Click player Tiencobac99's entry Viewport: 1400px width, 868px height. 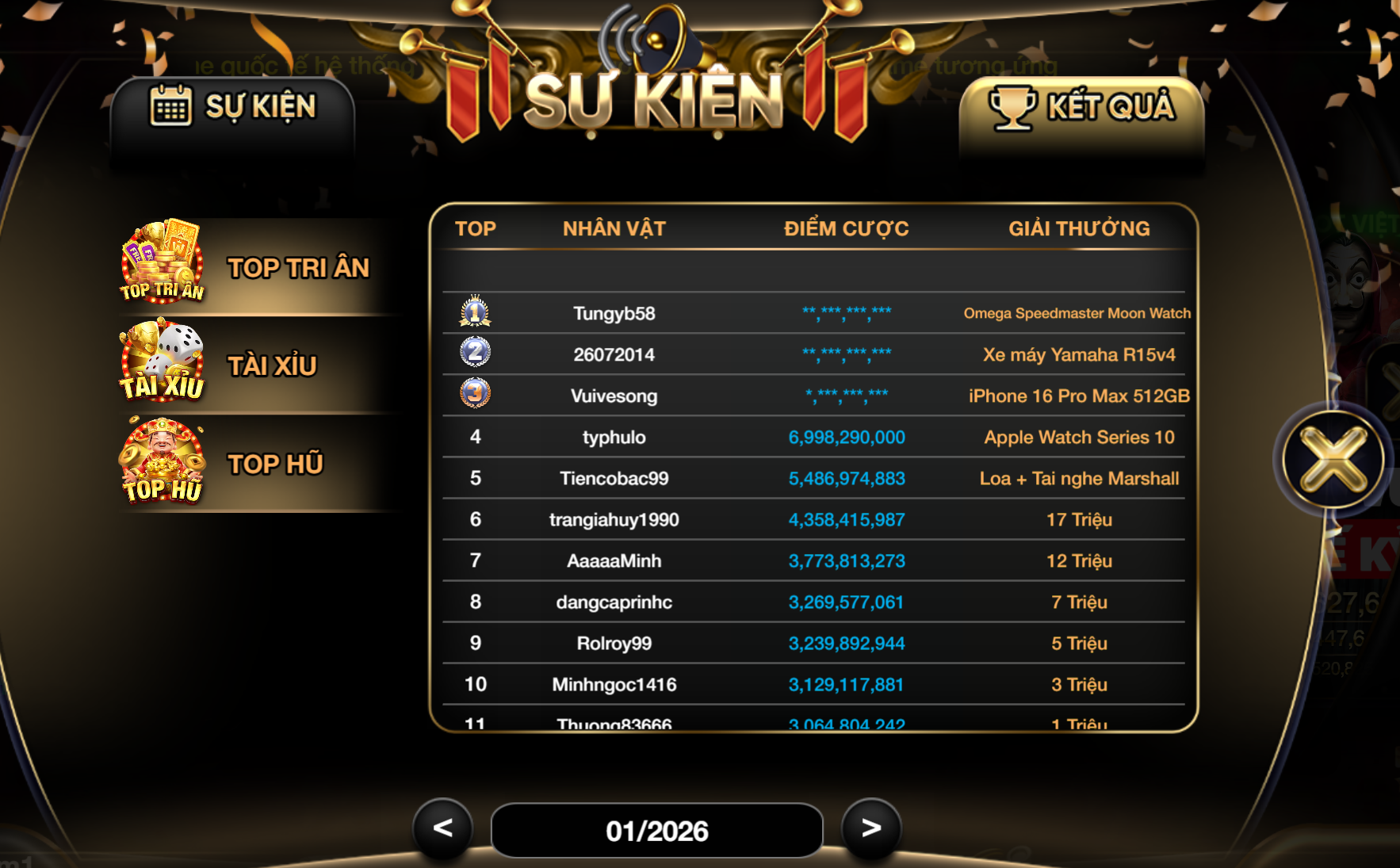pyautogui.click(x=614, y=478)
